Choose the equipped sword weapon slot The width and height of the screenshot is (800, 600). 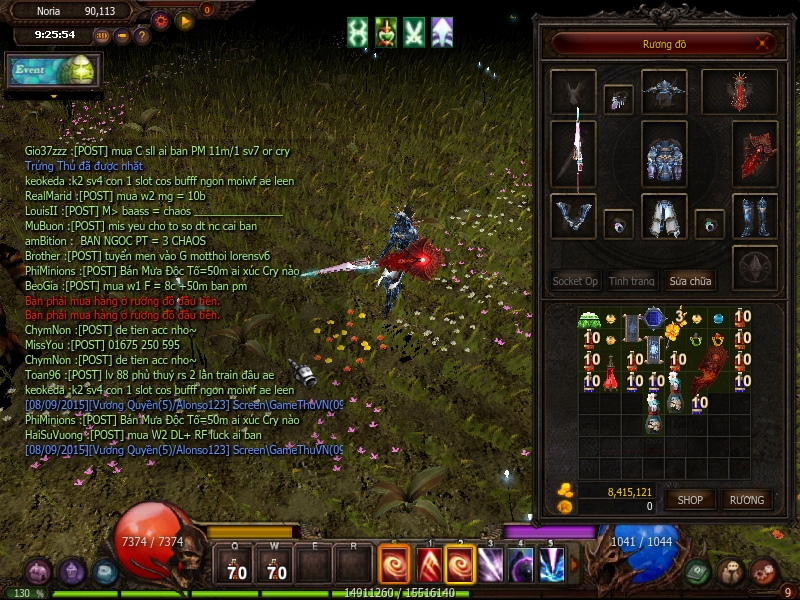point(574,155)
